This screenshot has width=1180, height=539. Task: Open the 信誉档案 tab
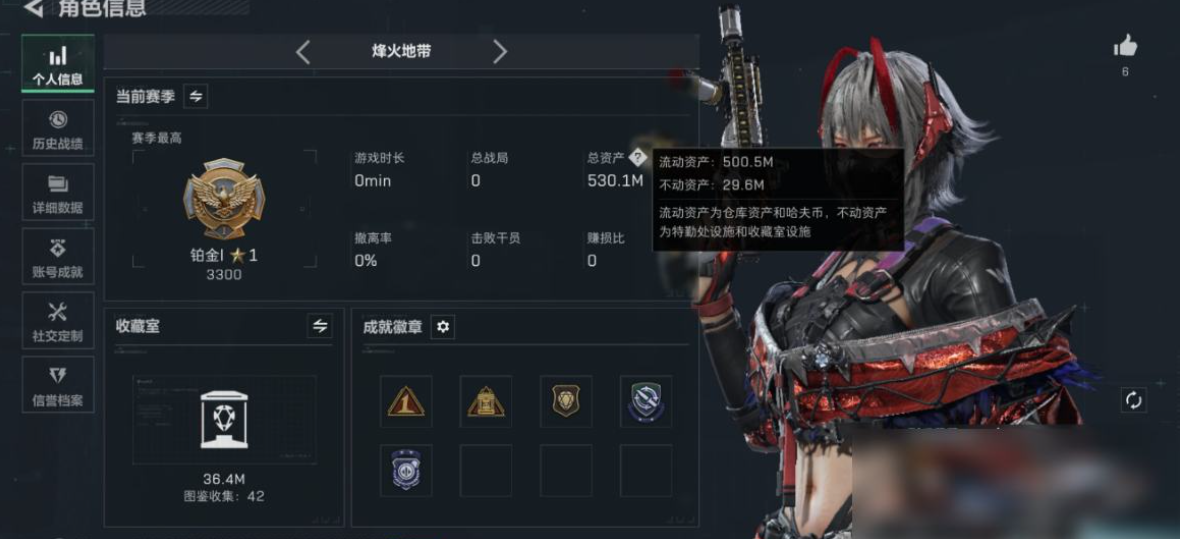click(58, 385)
